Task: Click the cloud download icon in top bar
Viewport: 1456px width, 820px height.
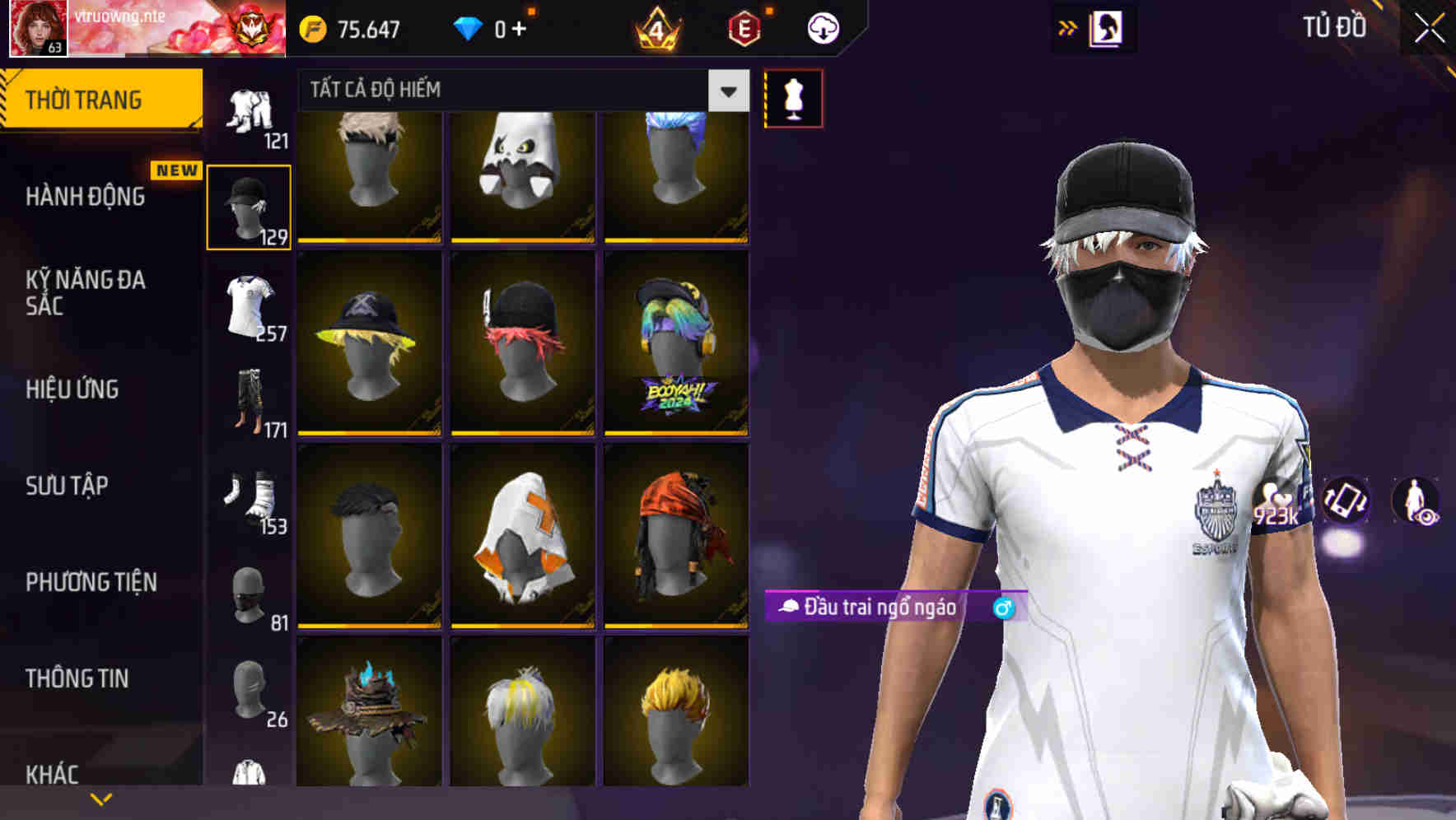Action: coord(822,27)
